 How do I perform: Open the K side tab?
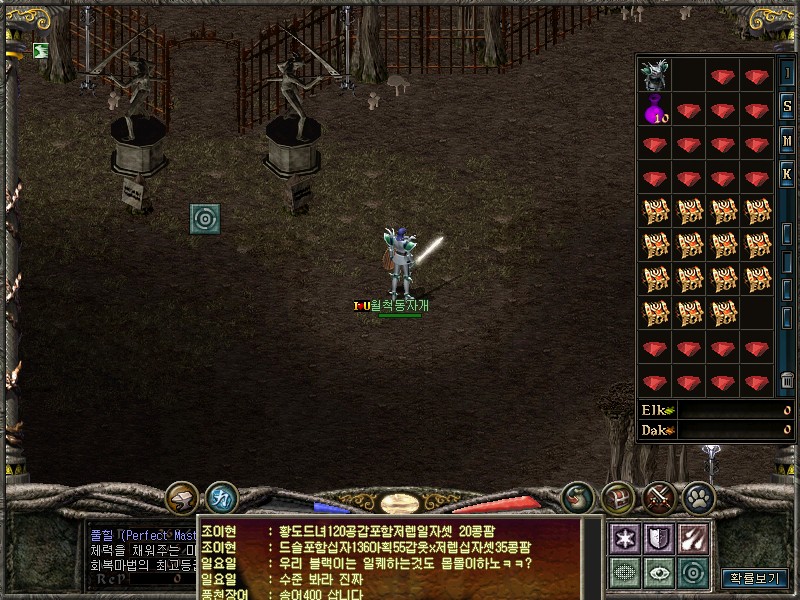787,174
